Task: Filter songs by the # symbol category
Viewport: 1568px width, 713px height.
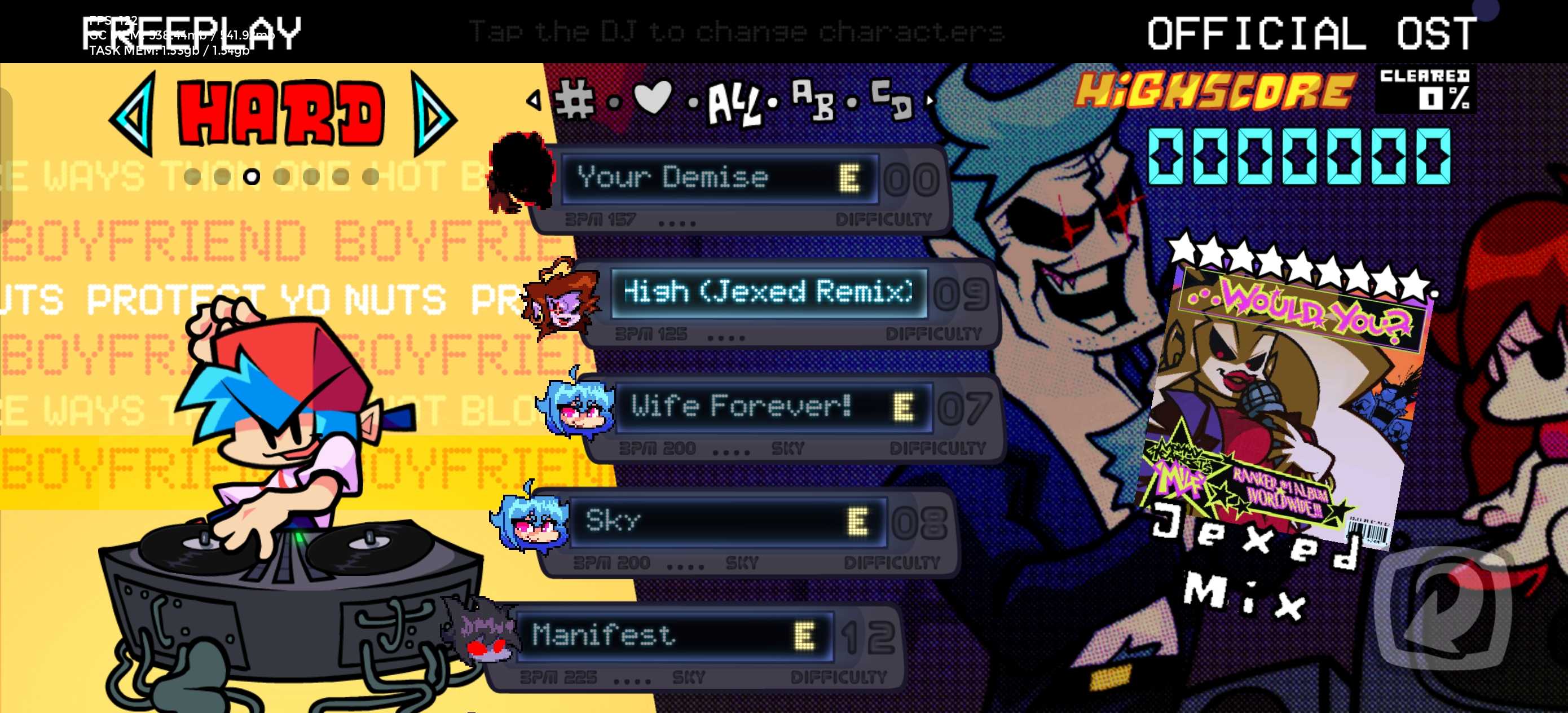Action: [x=575, y=99]
